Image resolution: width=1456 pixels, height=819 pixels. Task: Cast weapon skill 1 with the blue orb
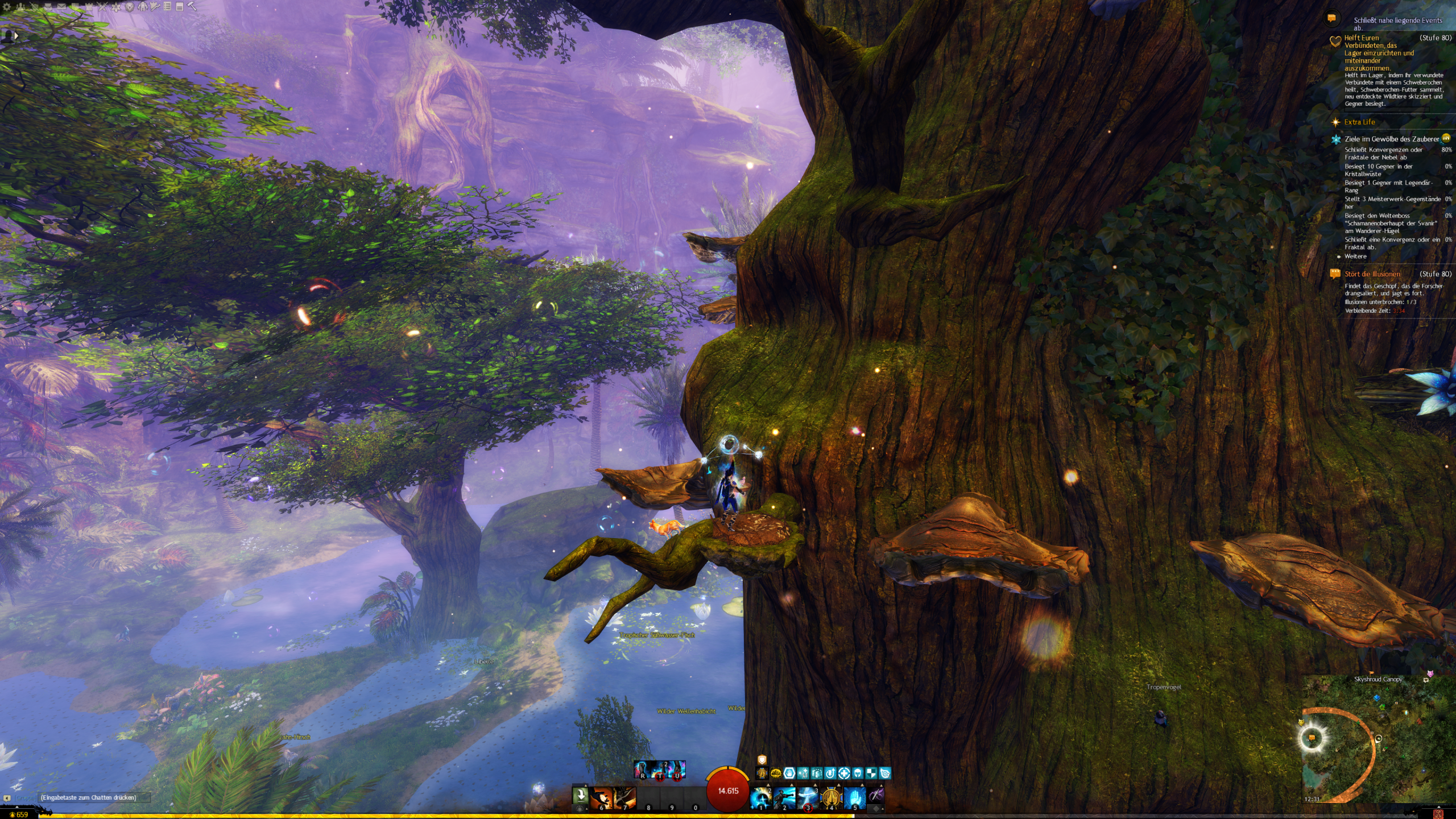pyautogui.click(x=761, y=797)
